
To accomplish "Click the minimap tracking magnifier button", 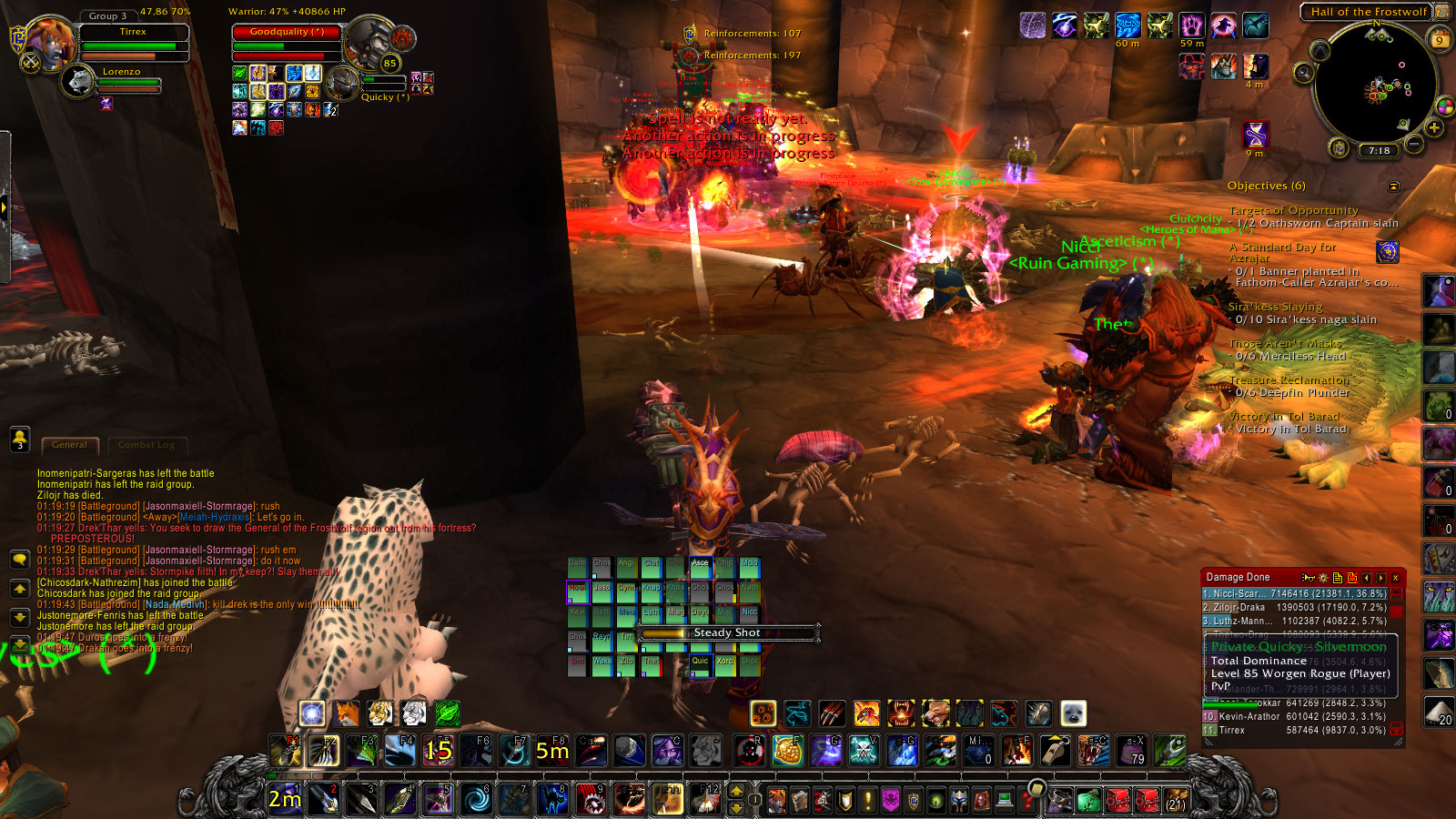I will click(x=1304, y=72).
